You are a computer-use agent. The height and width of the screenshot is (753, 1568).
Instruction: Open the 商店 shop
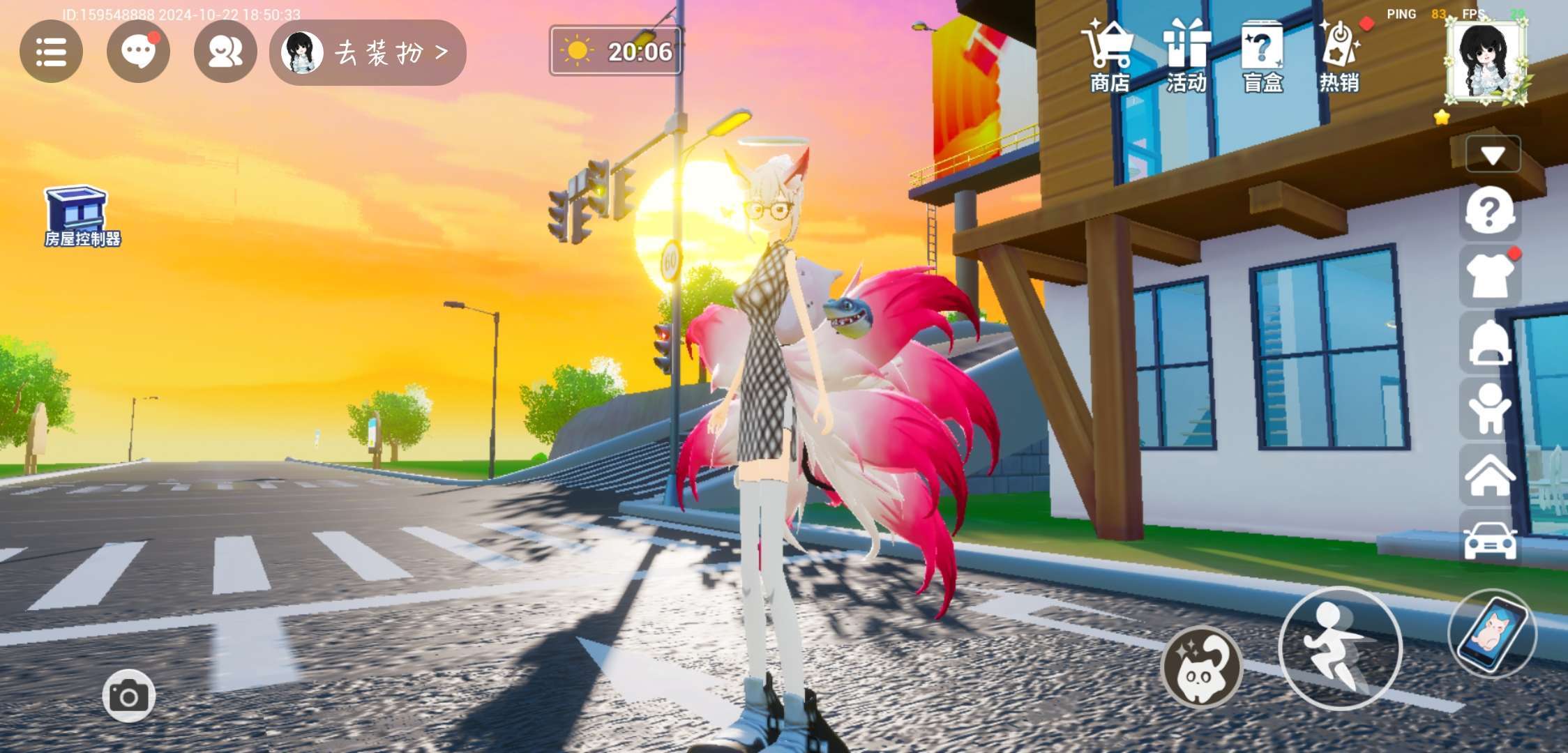pyautogui.click(x=1110, y=56)
